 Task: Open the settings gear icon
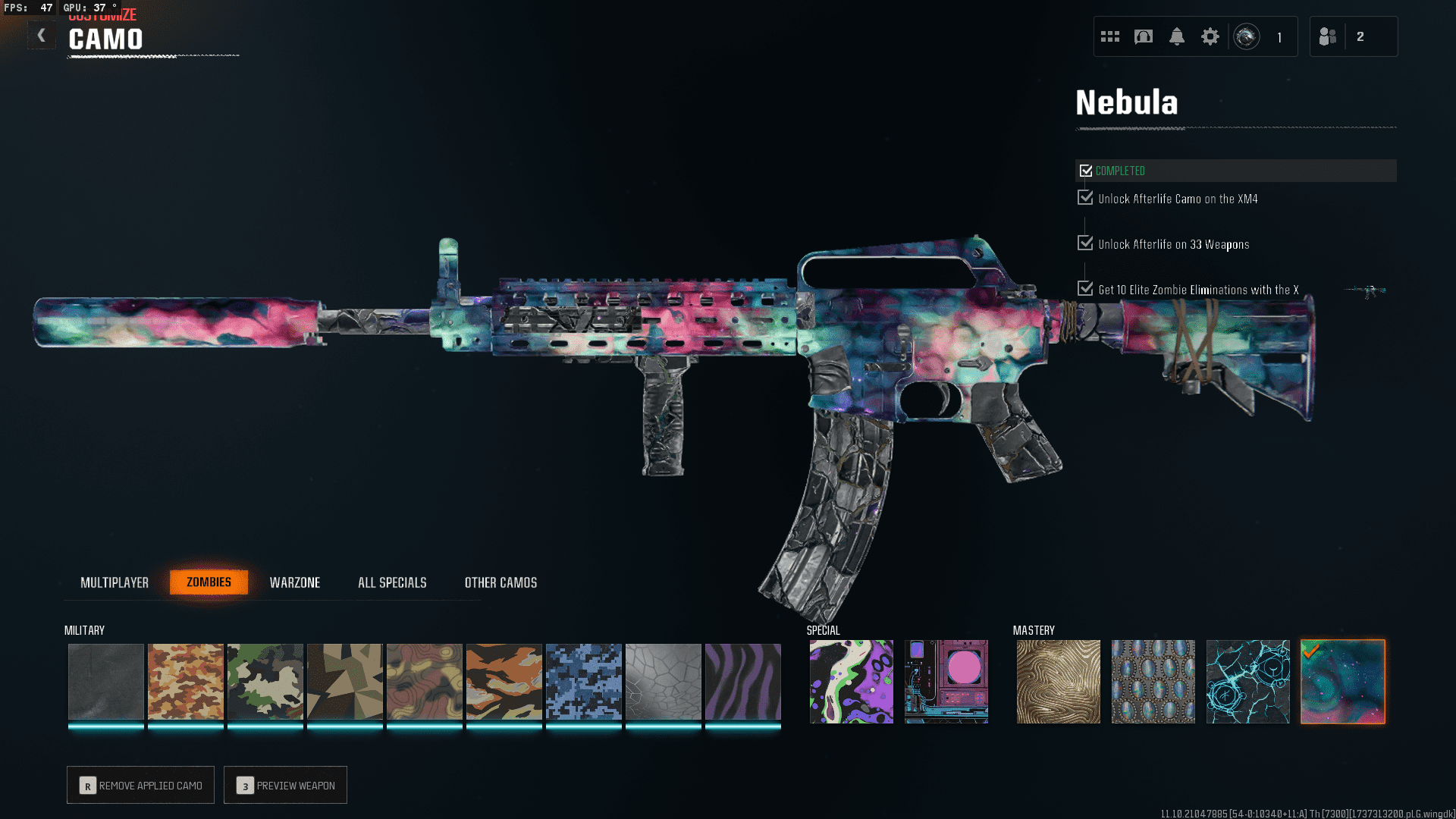[1210, 36]
